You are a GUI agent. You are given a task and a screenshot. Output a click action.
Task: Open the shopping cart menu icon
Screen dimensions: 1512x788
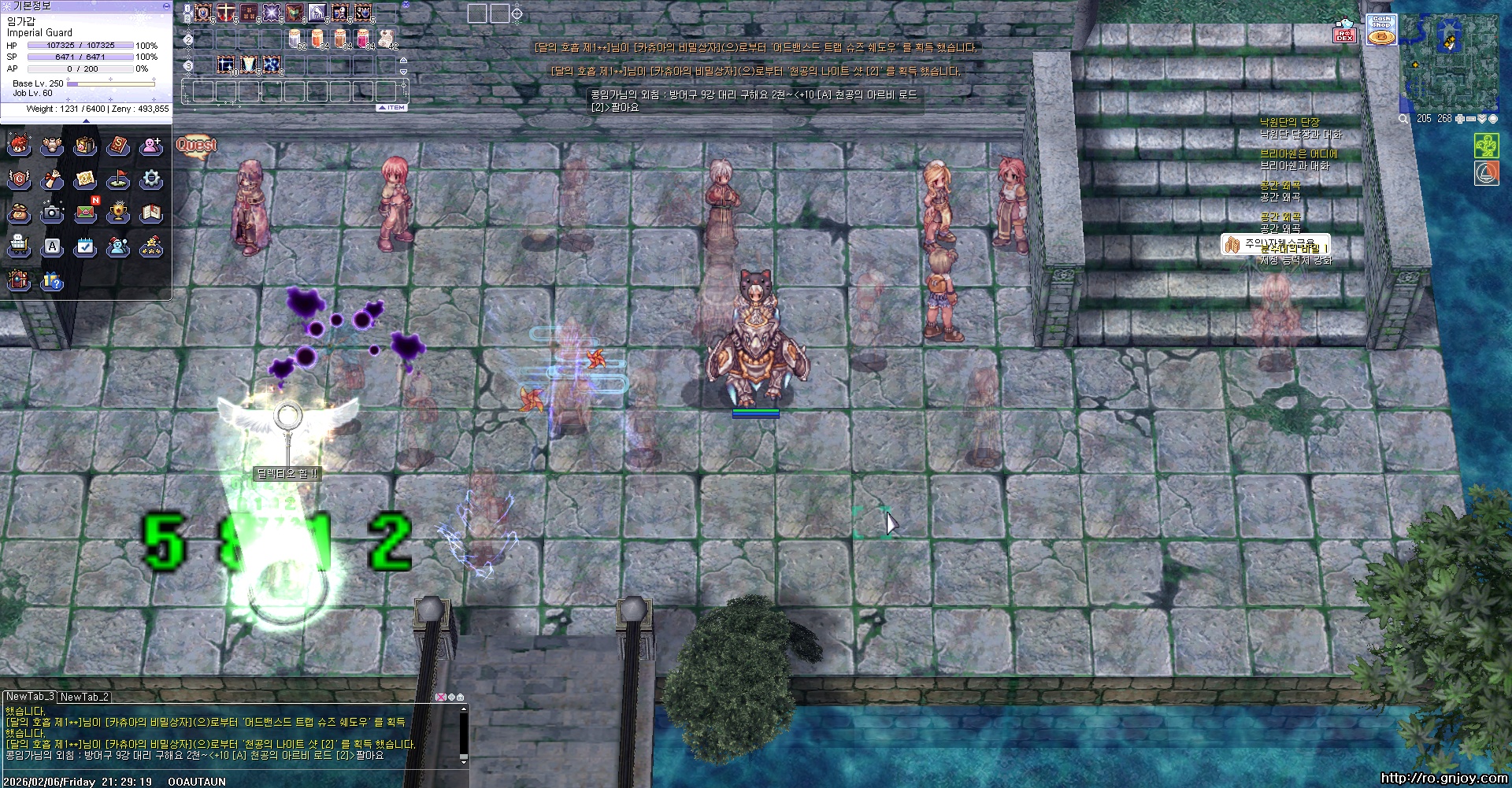(19, 246)
